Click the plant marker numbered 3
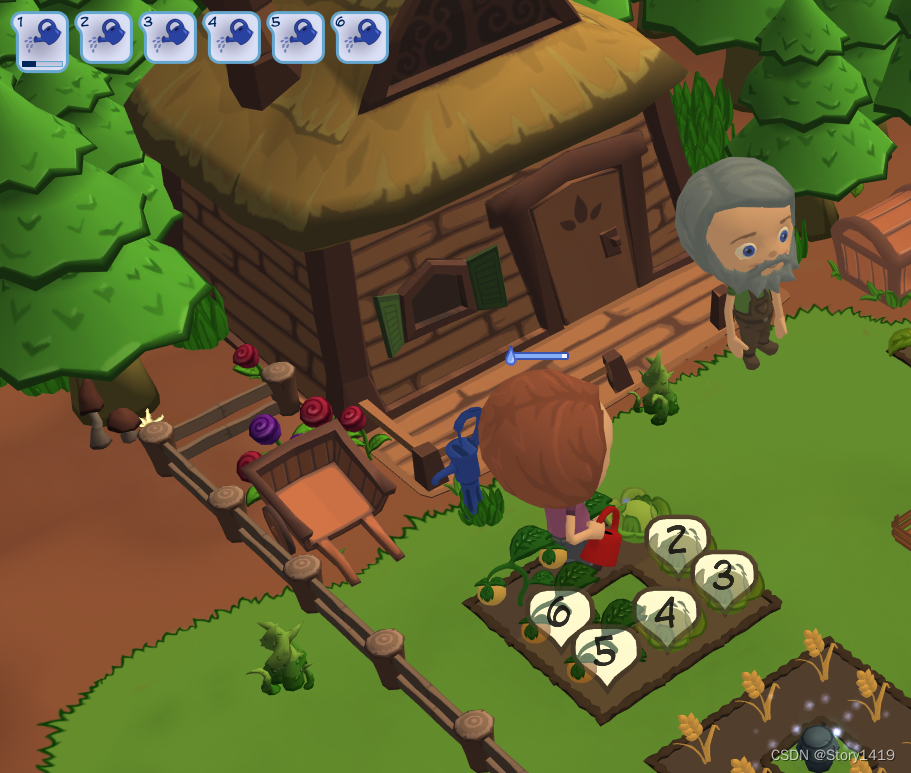 click(x=723, y=578)
